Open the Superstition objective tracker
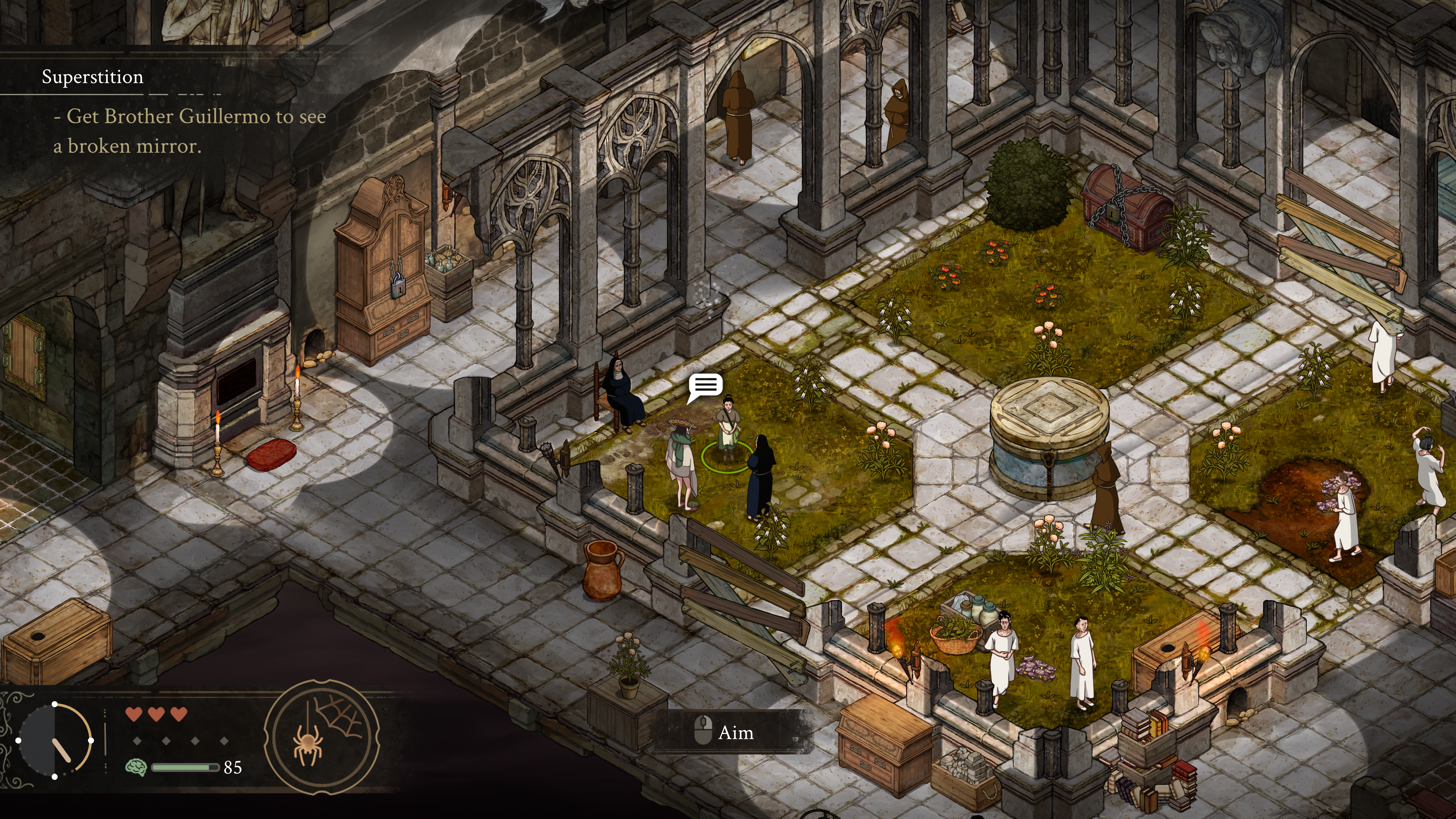Screen dimensions: 1456x819 [93, 77]
